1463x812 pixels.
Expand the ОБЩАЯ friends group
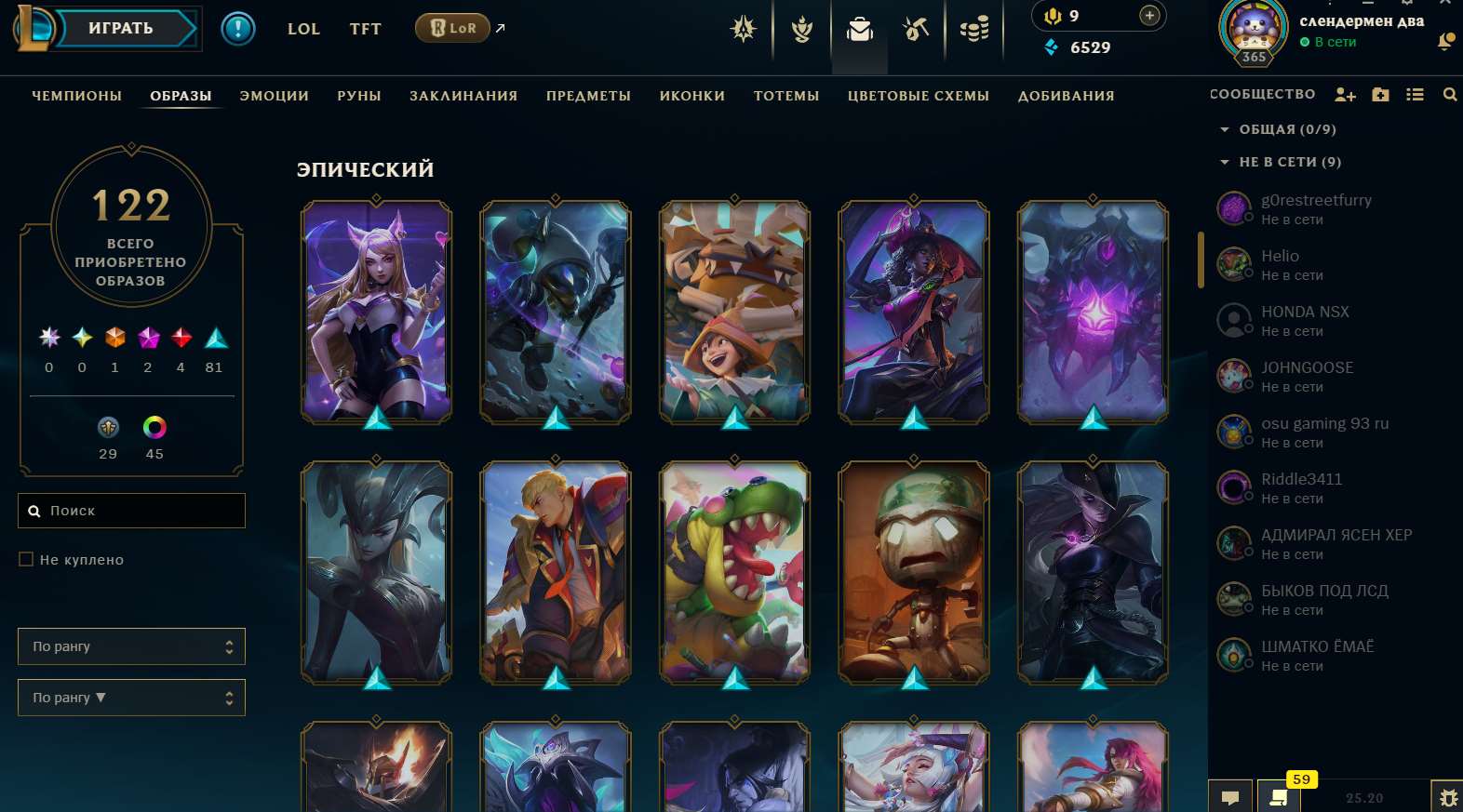(x=1227, y=129)
